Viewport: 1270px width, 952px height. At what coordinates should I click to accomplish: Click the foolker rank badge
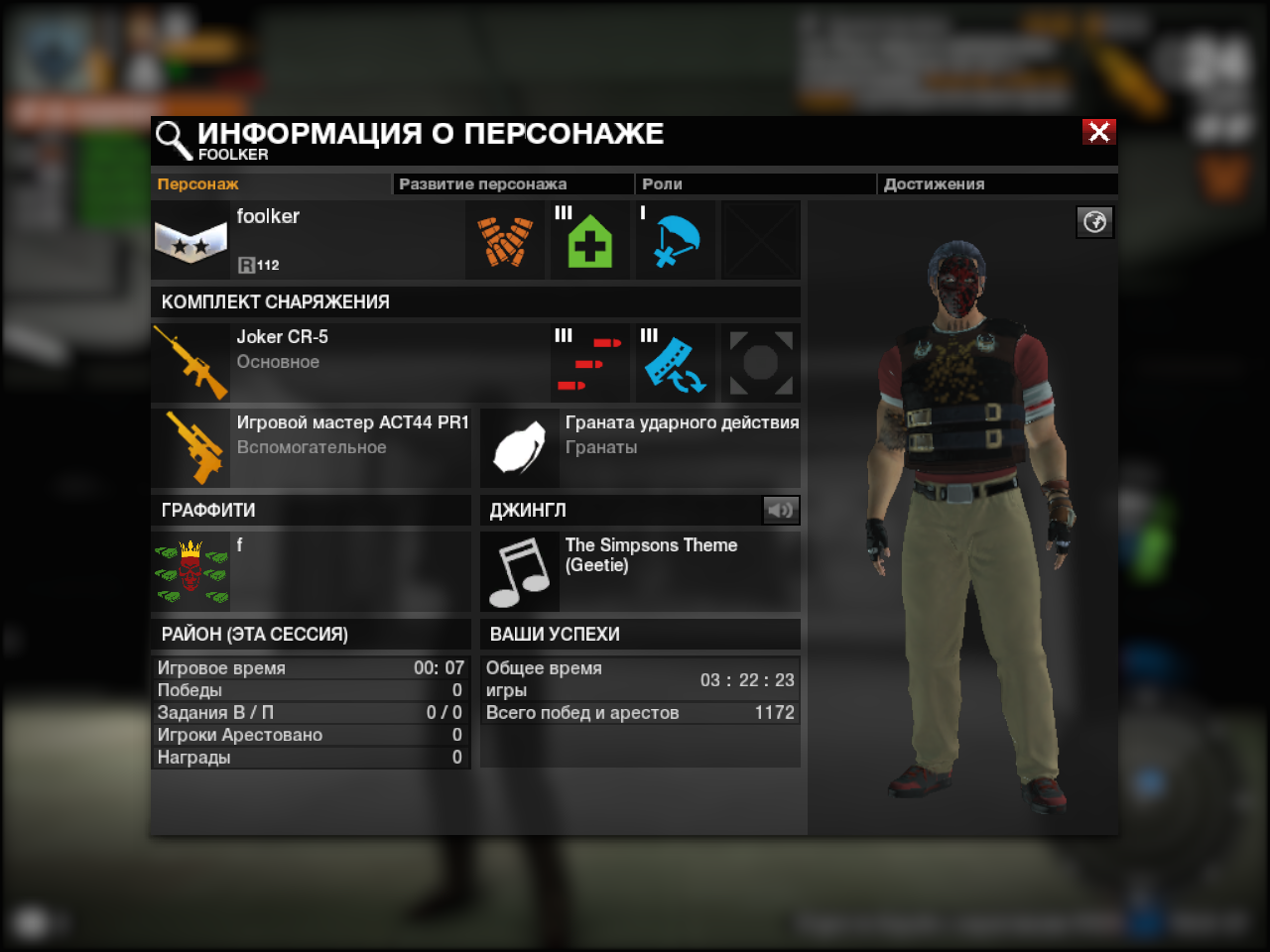[x=190, y=241]
